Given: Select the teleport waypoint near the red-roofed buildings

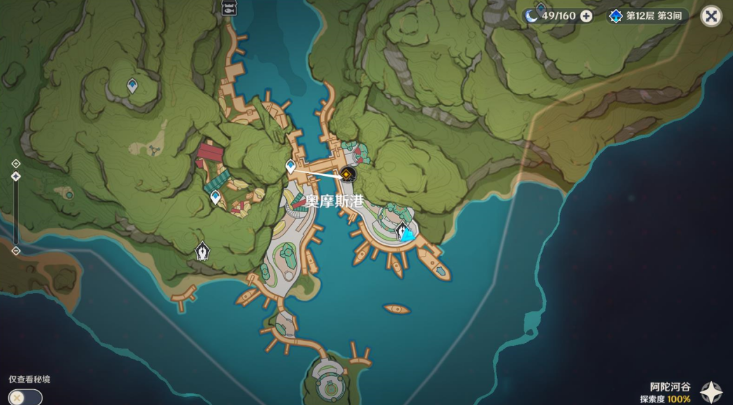Looking at the screenshot, I should [x=216, y=197].
